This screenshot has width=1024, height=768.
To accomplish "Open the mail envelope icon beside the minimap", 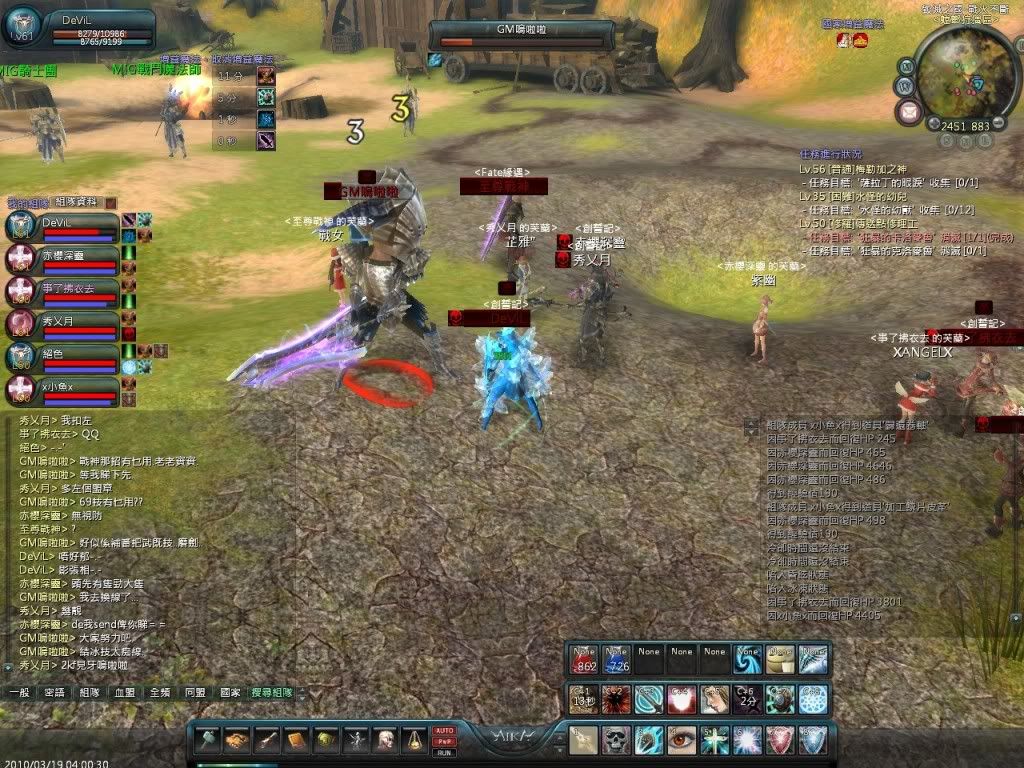I will coord(910,111).
